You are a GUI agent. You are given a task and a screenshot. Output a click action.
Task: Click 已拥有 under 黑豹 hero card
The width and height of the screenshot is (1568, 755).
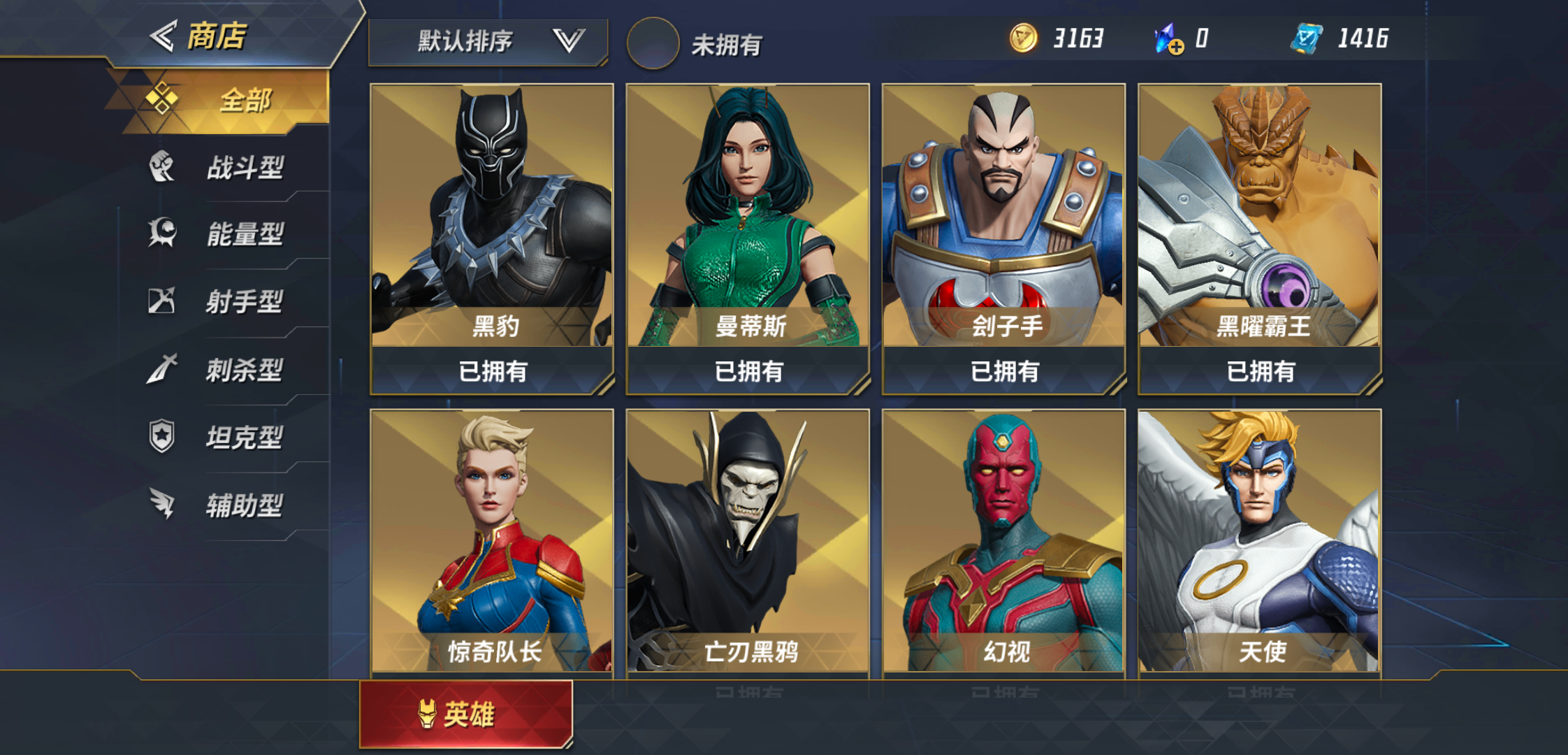[492, 373]
